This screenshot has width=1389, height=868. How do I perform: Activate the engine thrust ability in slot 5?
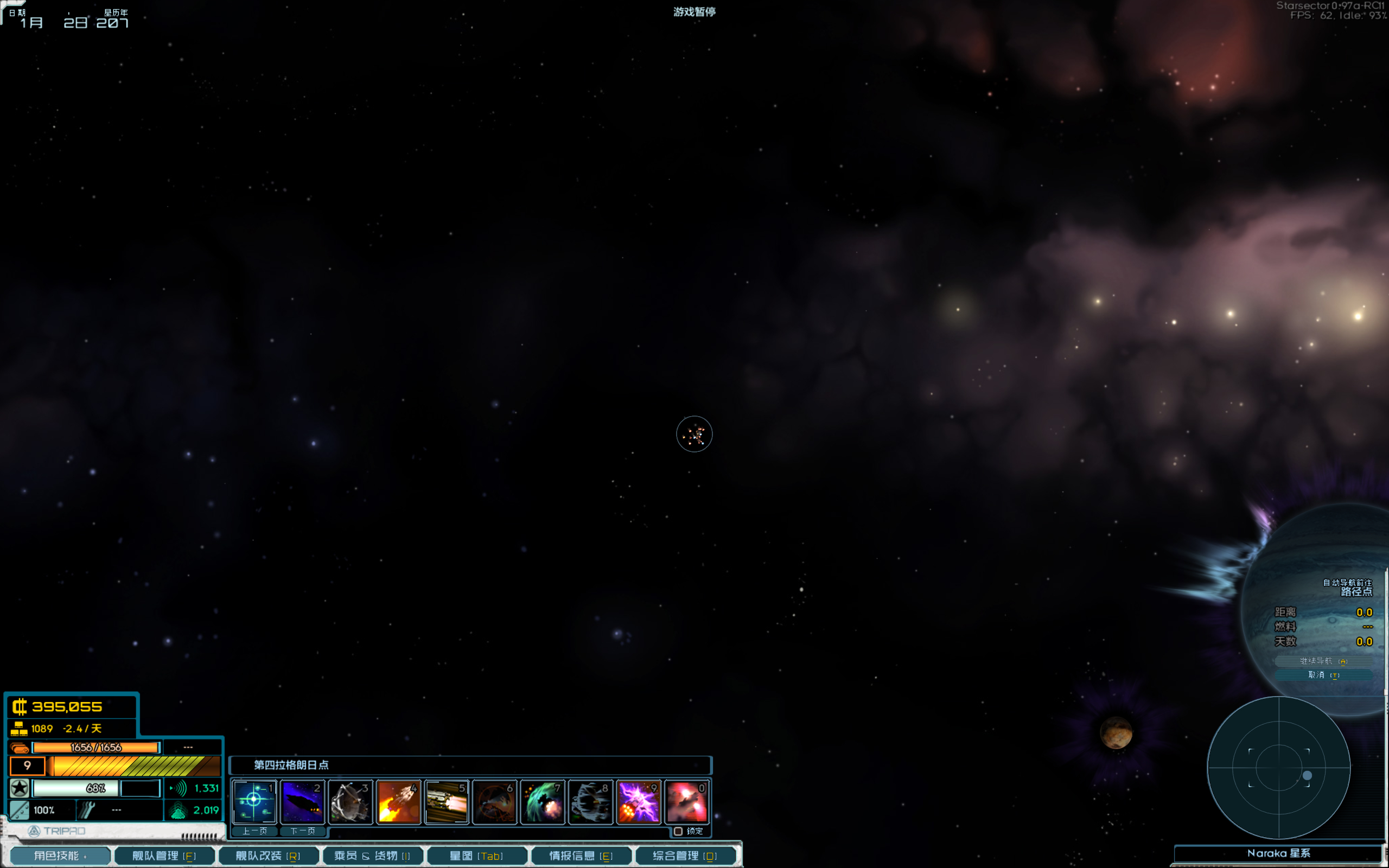(x=447, y=801)
